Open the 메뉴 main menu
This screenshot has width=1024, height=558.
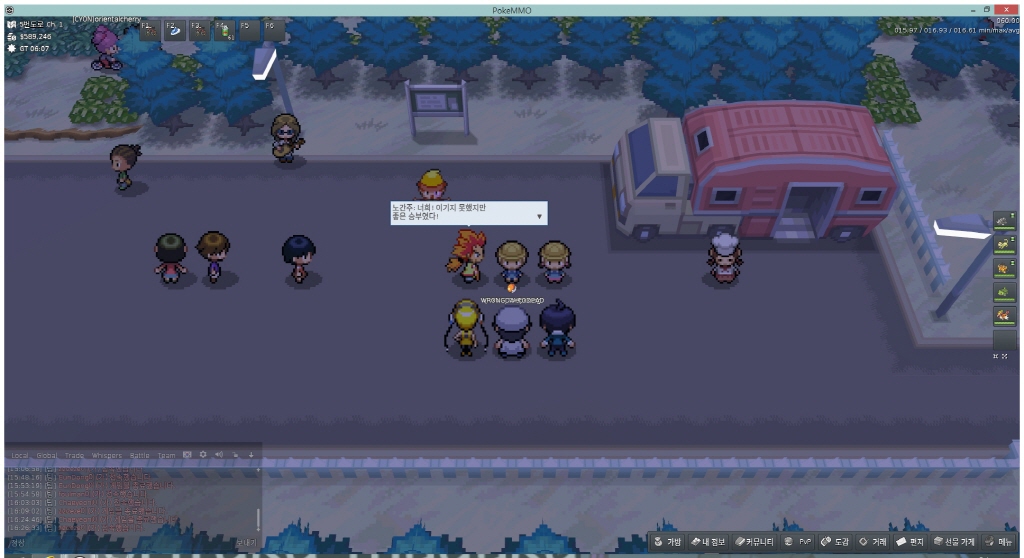tap(1000, 542)
